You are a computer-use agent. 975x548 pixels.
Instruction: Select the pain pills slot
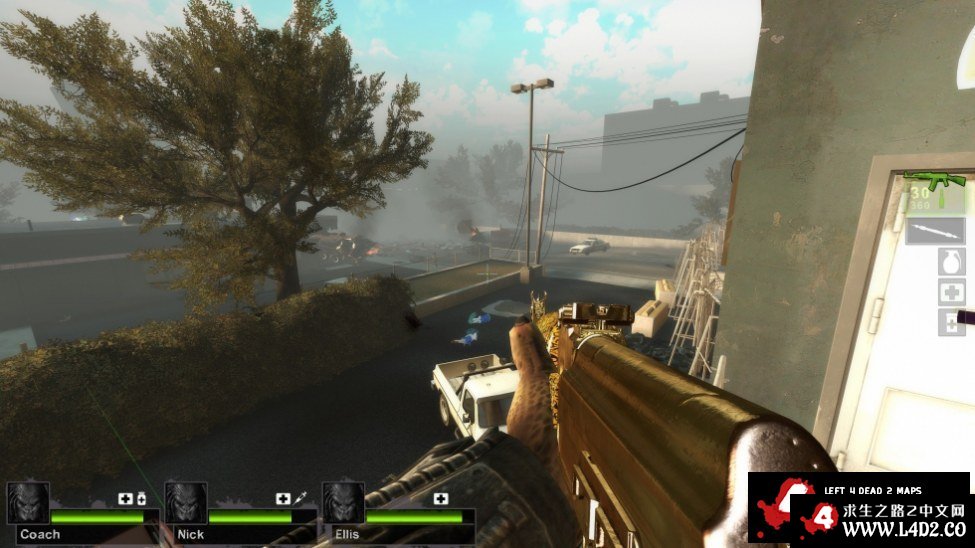point(951,322)
